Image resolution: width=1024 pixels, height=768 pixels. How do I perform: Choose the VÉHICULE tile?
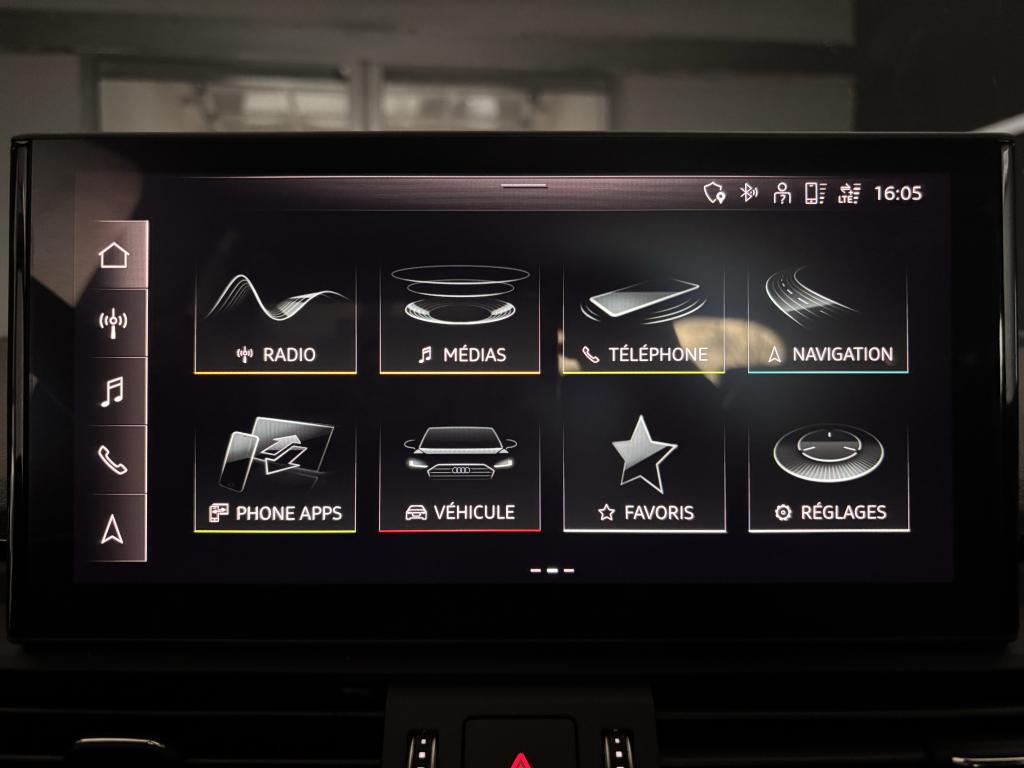(x=460, y=477)
